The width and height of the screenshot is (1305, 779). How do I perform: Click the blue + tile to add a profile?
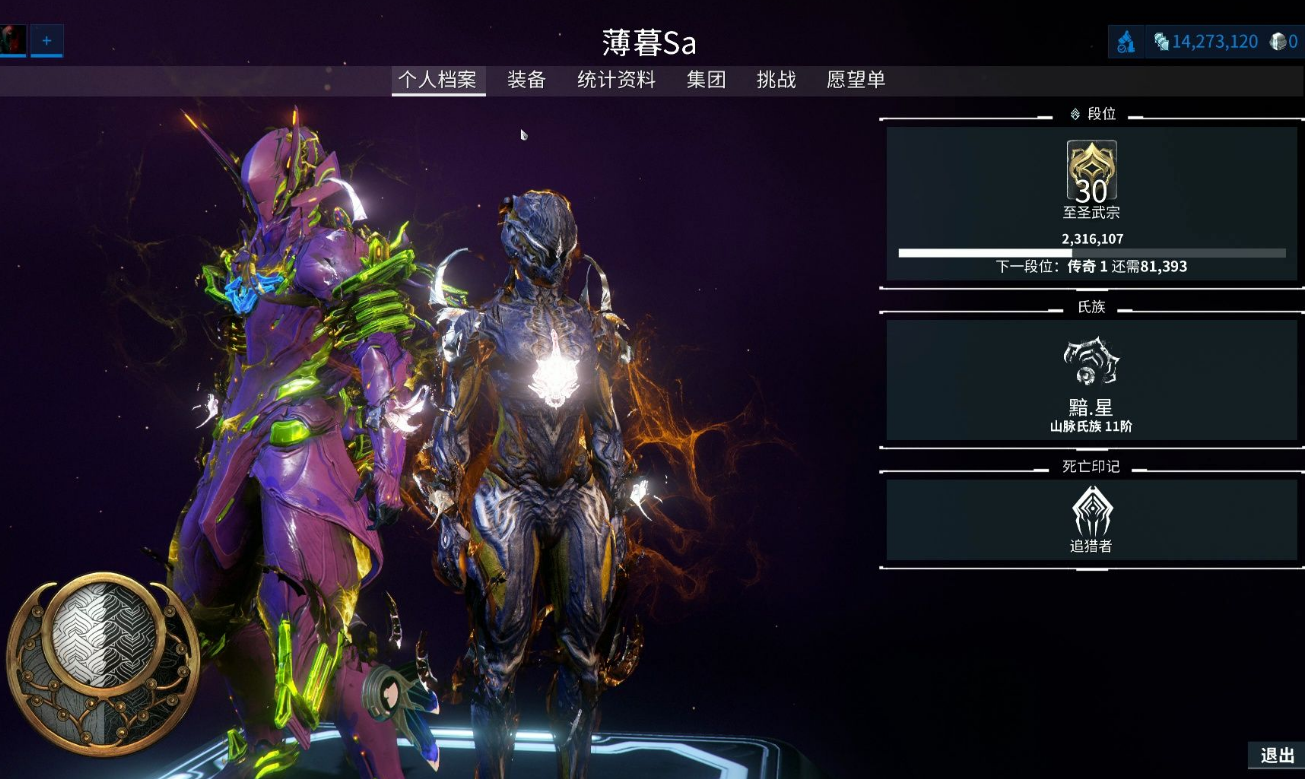(x=45, y=40)
